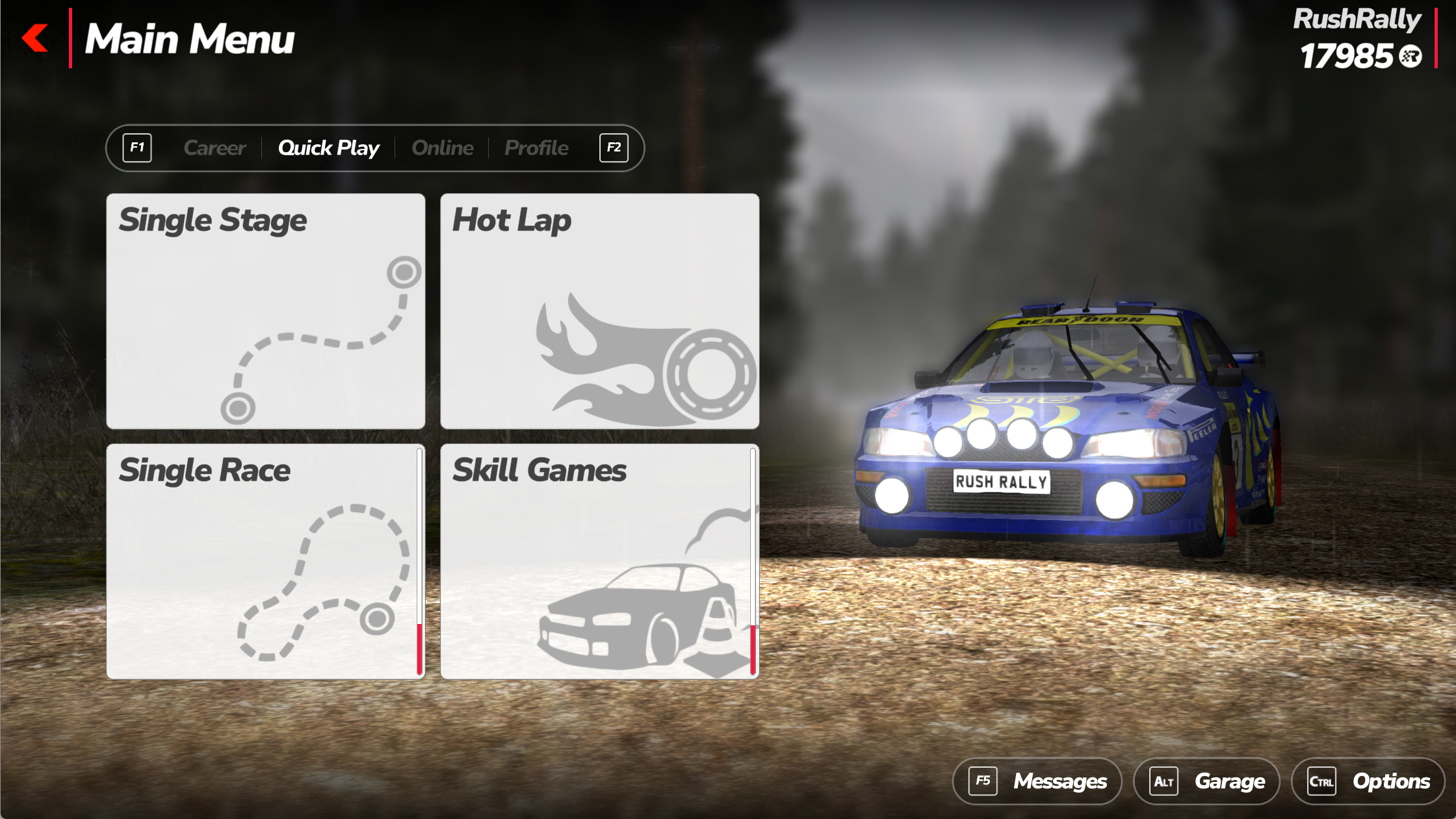Open the Messages panel
This screenshot has height=819, width=1456.
pyautogui.click(x=1037, y=781)
